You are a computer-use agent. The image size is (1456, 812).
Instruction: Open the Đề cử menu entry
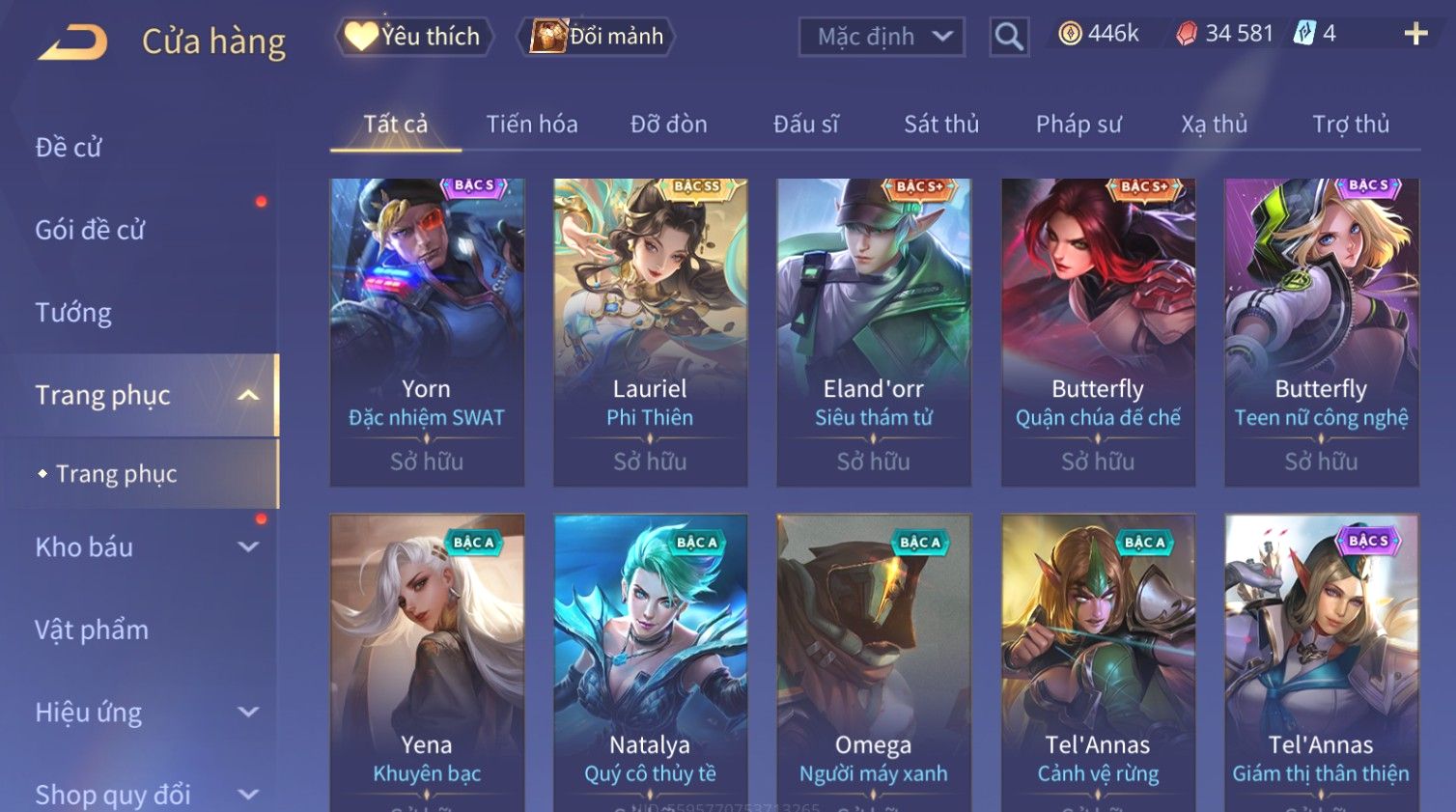[69, 148]
